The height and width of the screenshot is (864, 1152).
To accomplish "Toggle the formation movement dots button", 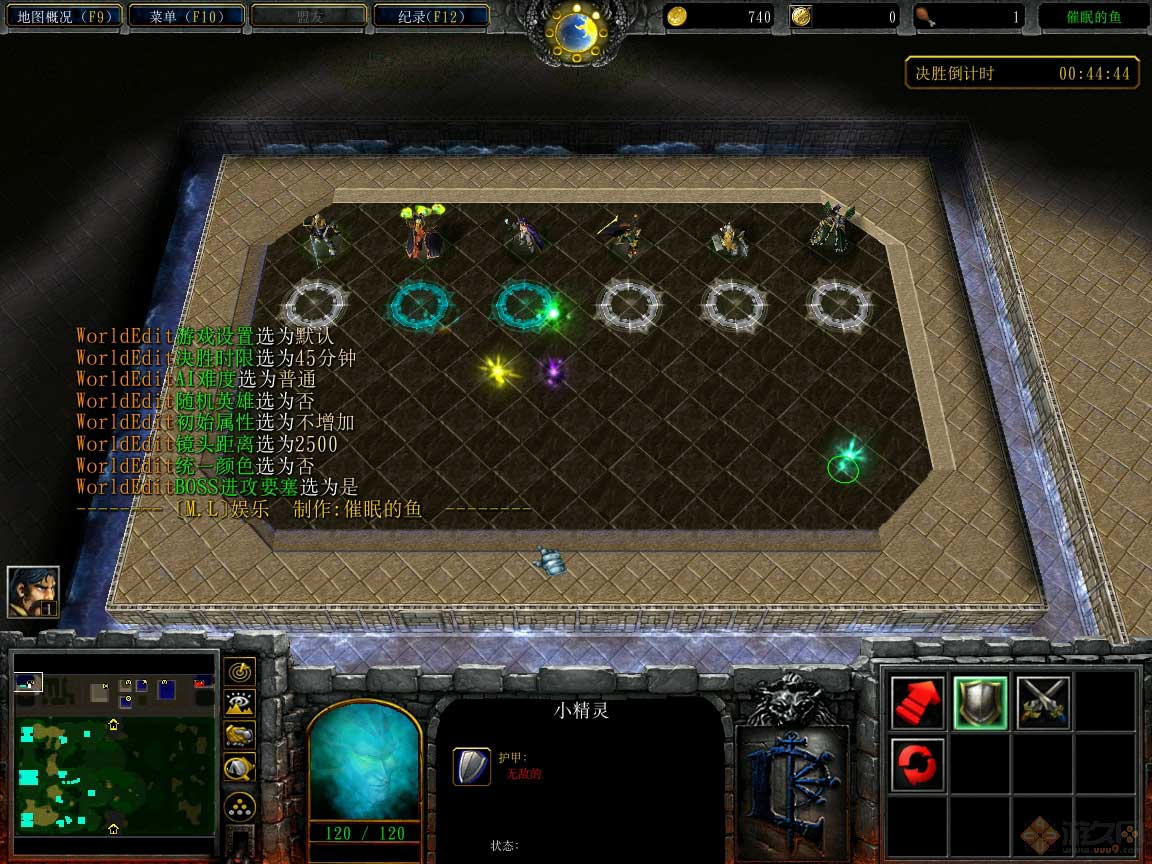I will click(x=241, y=806).
